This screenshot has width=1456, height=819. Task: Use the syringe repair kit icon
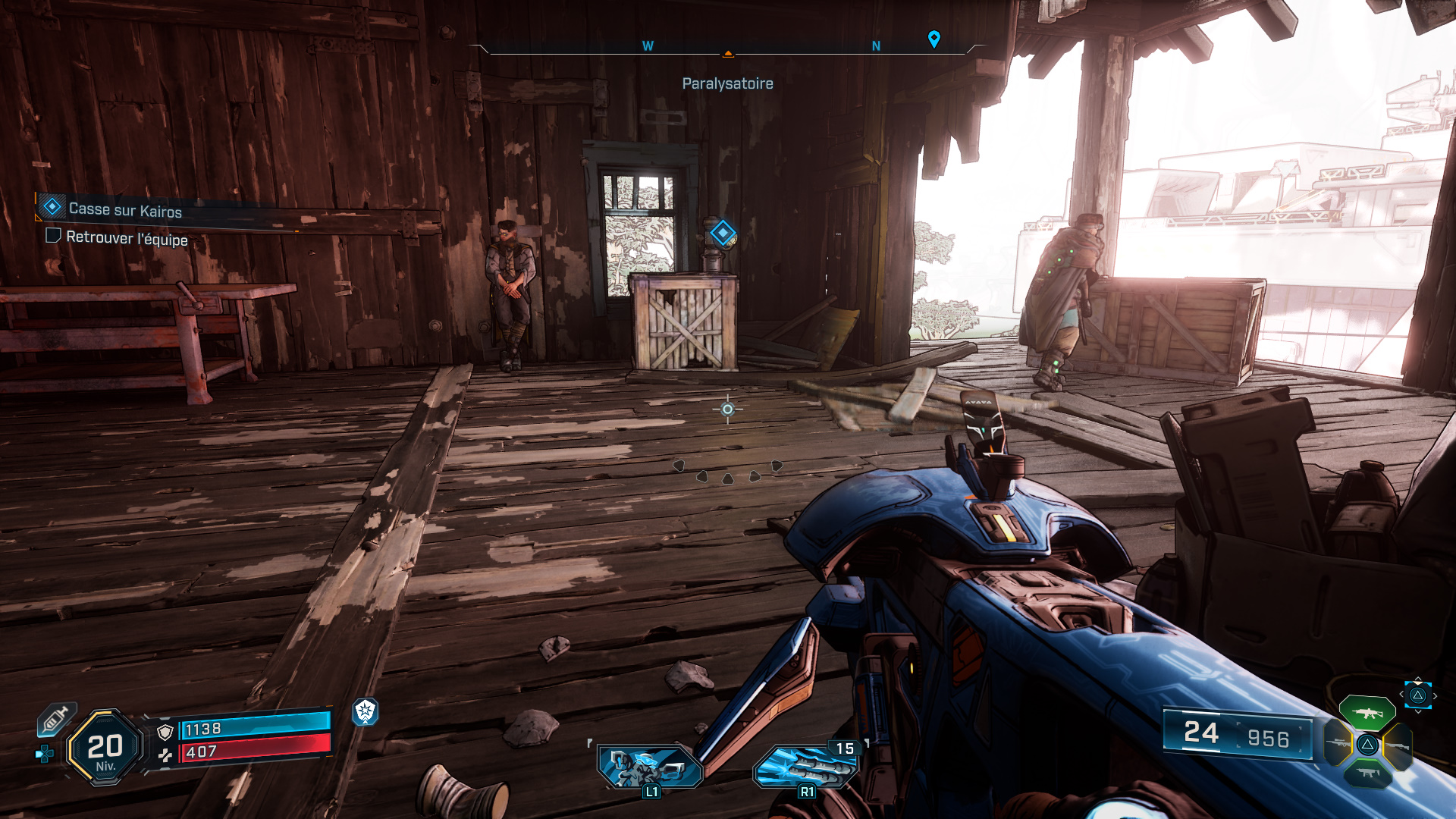click(x=55, y=719)
